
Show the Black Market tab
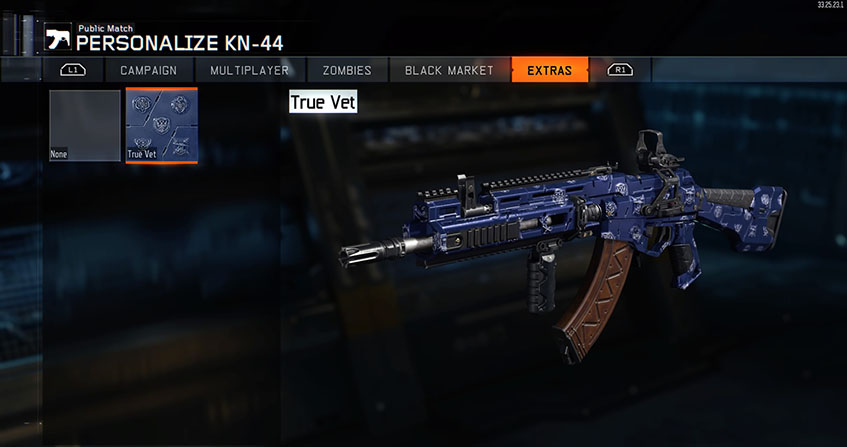point(449,70)
